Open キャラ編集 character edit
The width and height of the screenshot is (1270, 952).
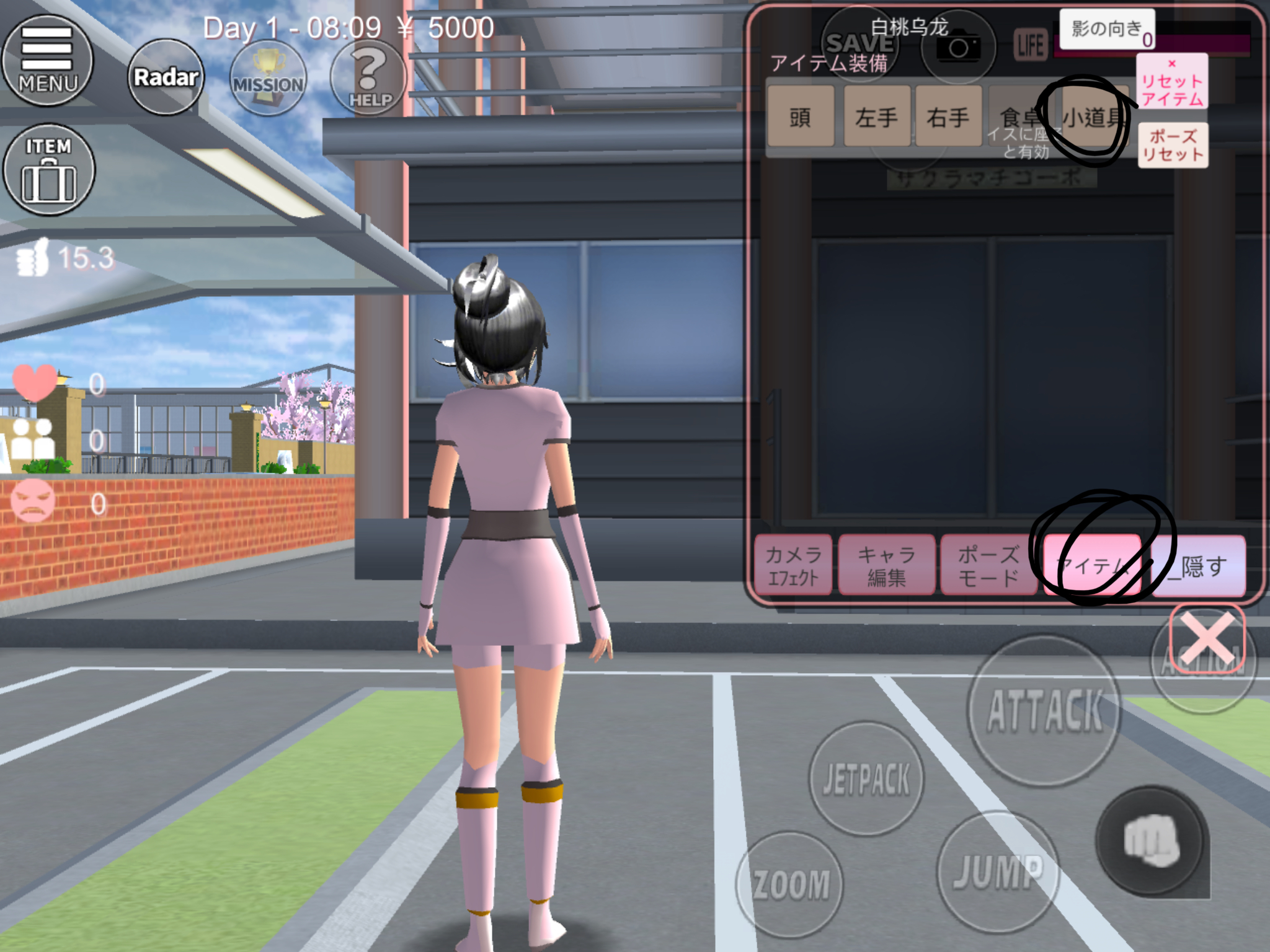[886, 565]
